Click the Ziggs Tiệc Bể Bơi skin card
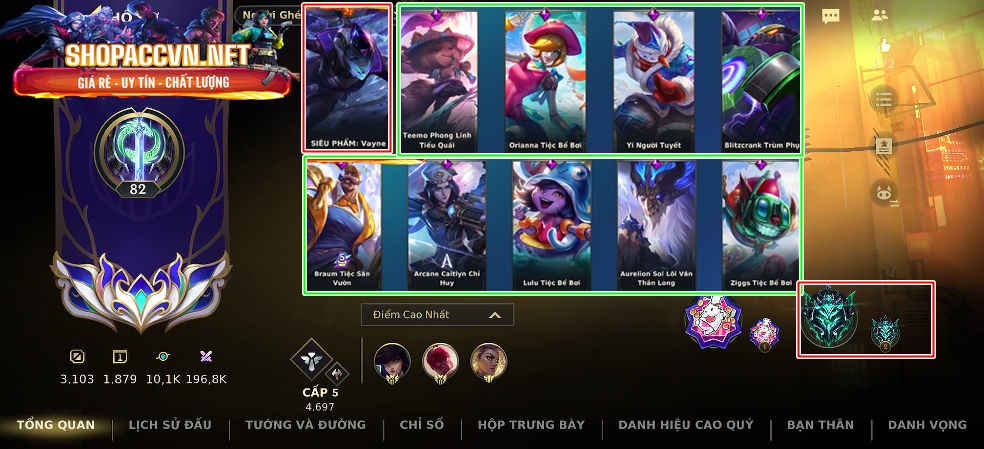Image resolution: width=984 pixels, height=449 pixels. click(x=761, y=224)
